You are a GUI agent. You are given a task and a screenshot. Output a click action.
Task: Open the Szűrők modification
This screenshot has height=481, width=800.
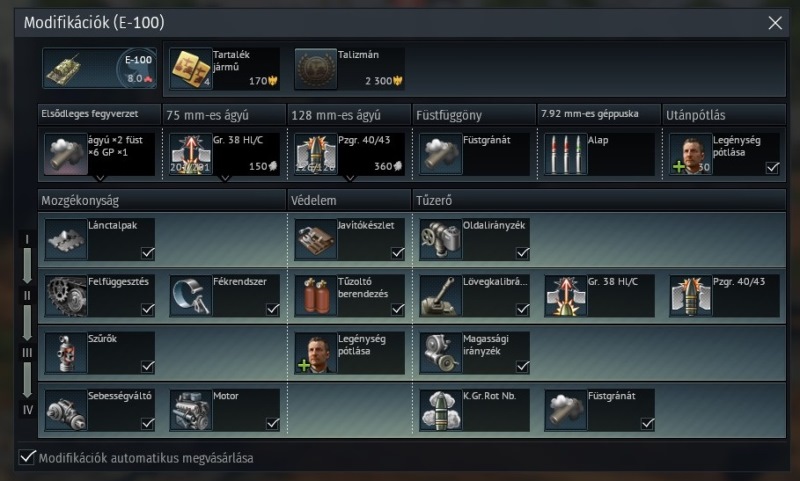tap(99, 353)
